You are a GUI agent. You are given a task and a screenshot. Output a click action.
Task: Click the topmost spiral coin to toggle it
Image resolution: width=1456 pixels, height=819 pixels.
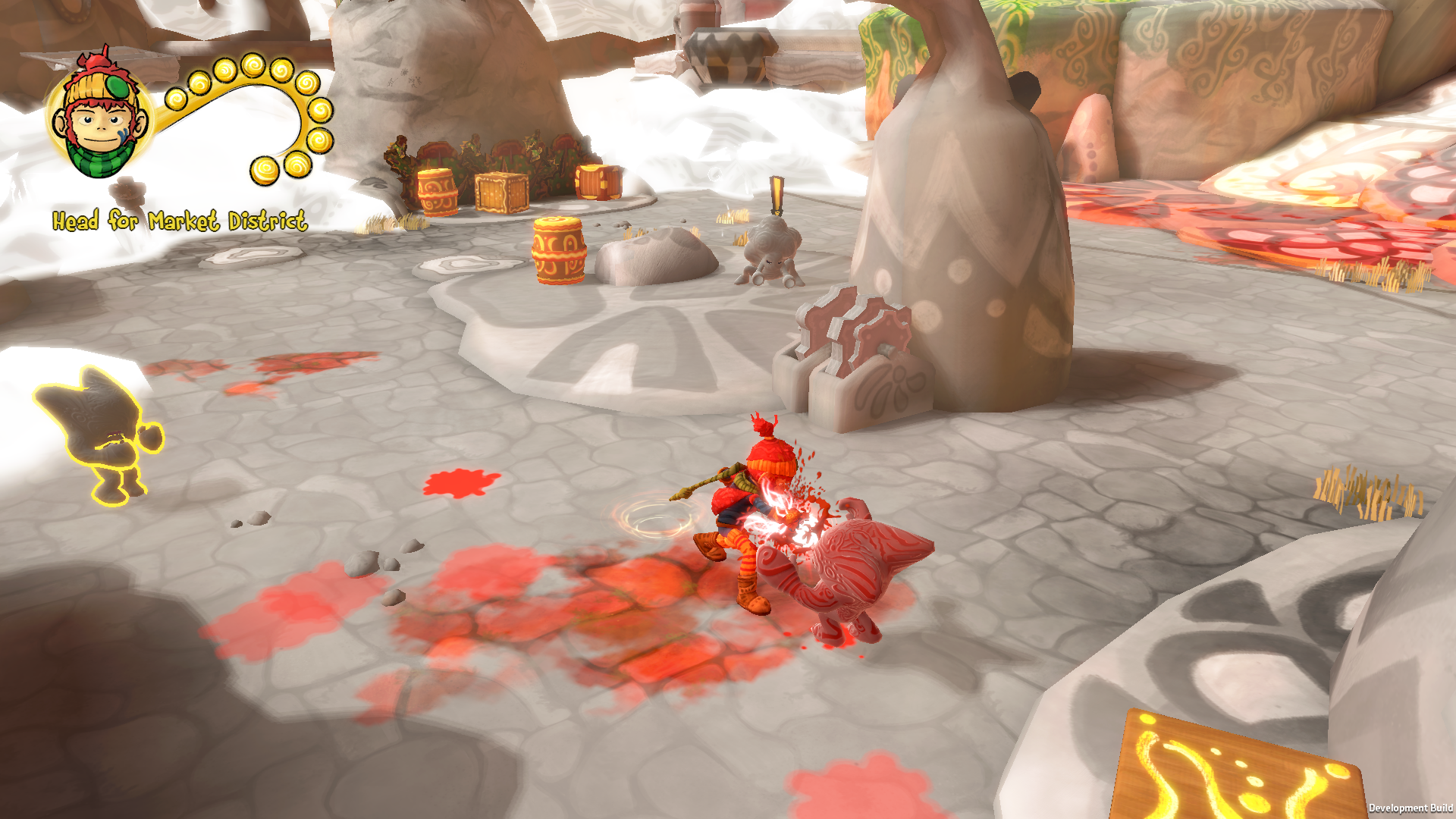(x=253, y=64)
